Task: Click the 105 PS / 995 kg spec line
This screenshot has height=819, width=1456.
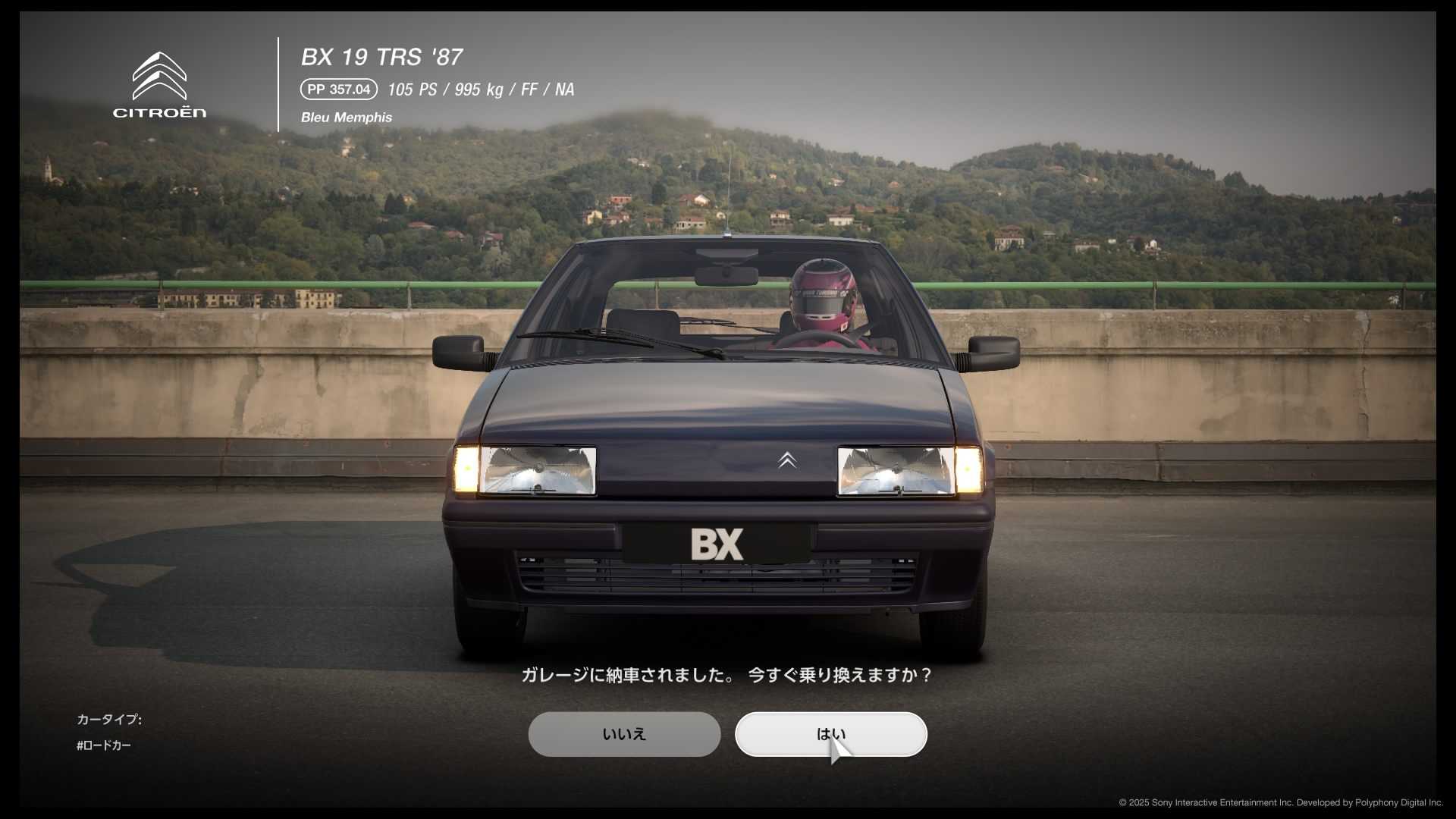Action: pos(480,89)
